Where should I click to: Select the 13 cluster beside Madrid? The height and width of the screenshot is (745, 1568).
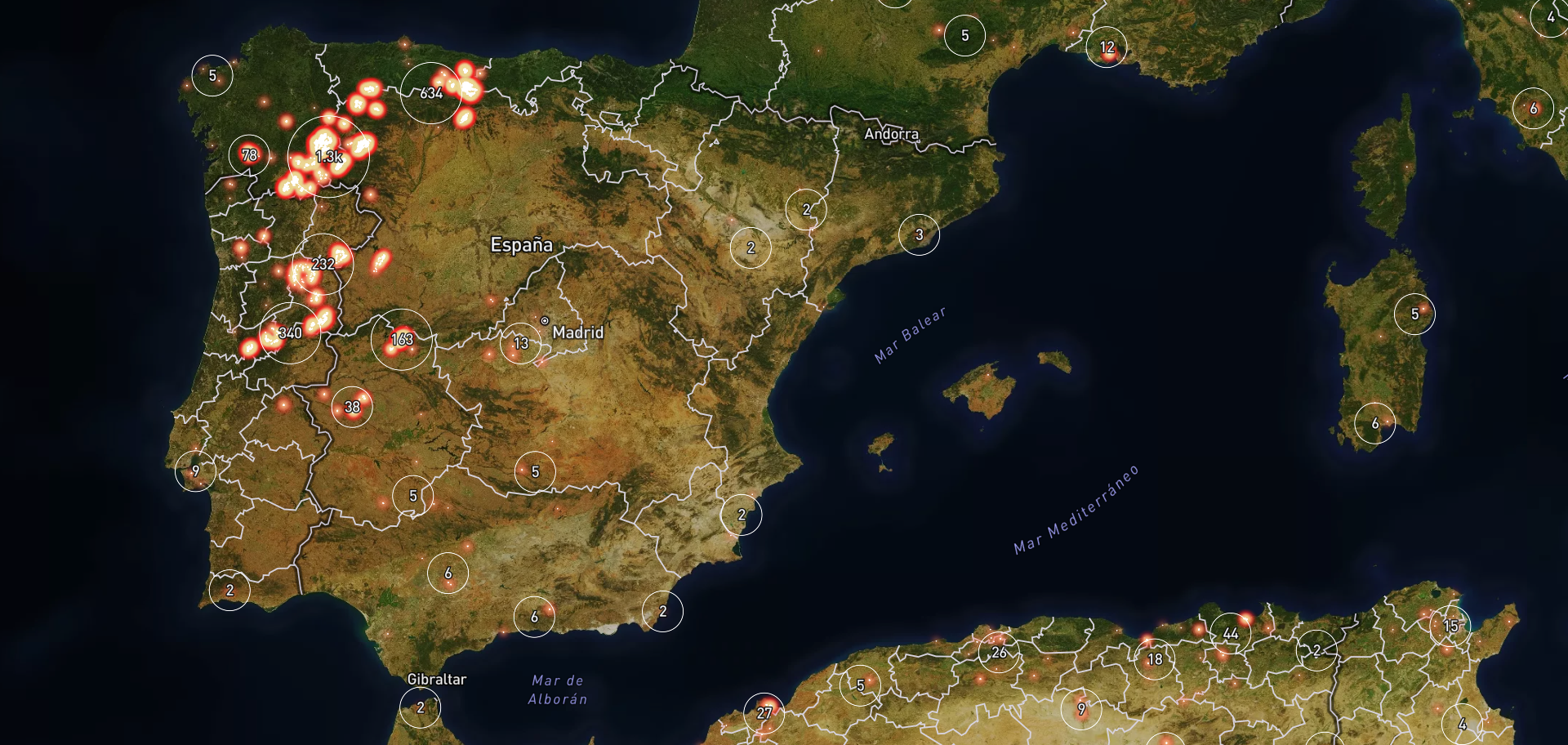coord(521,344)
